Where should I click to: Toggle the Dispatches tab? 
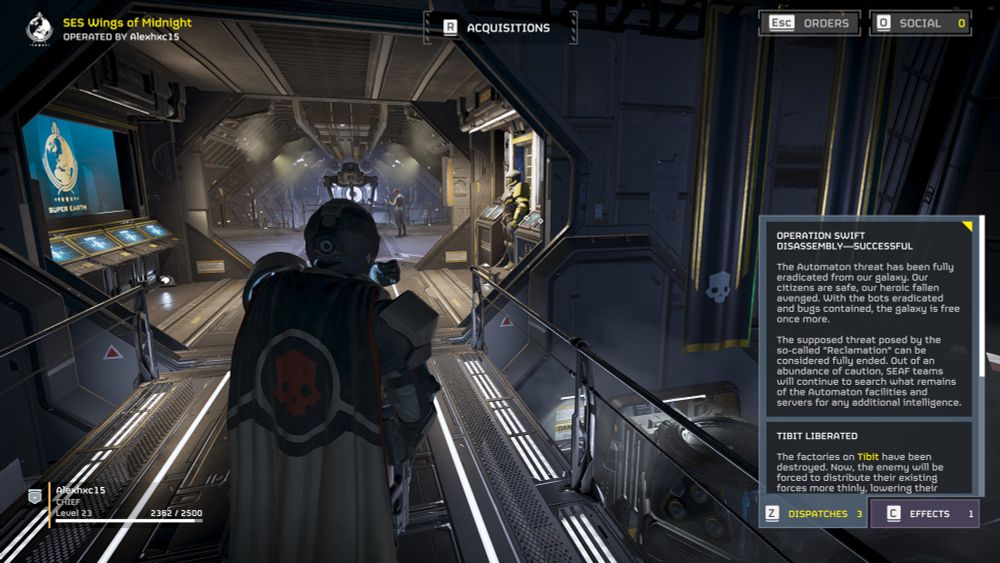[813, 514]
